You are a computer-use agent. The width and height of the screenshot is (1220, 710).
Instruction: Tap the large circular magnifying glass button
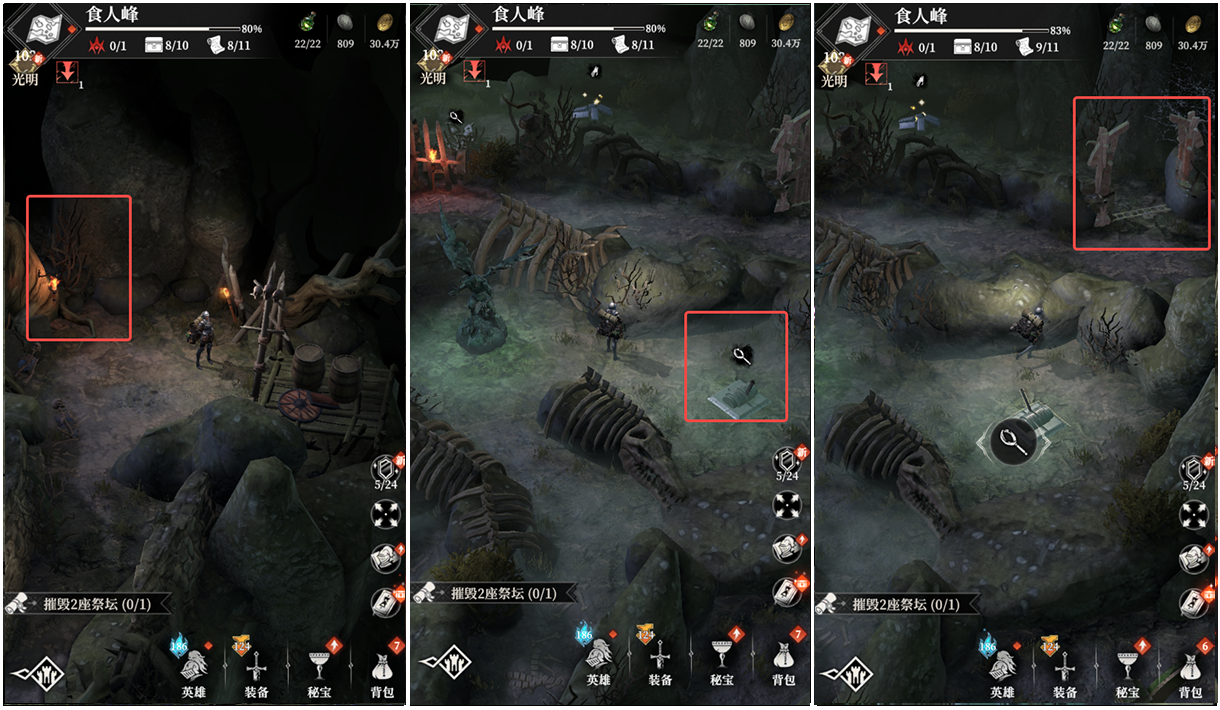[x=1015, y=441]
